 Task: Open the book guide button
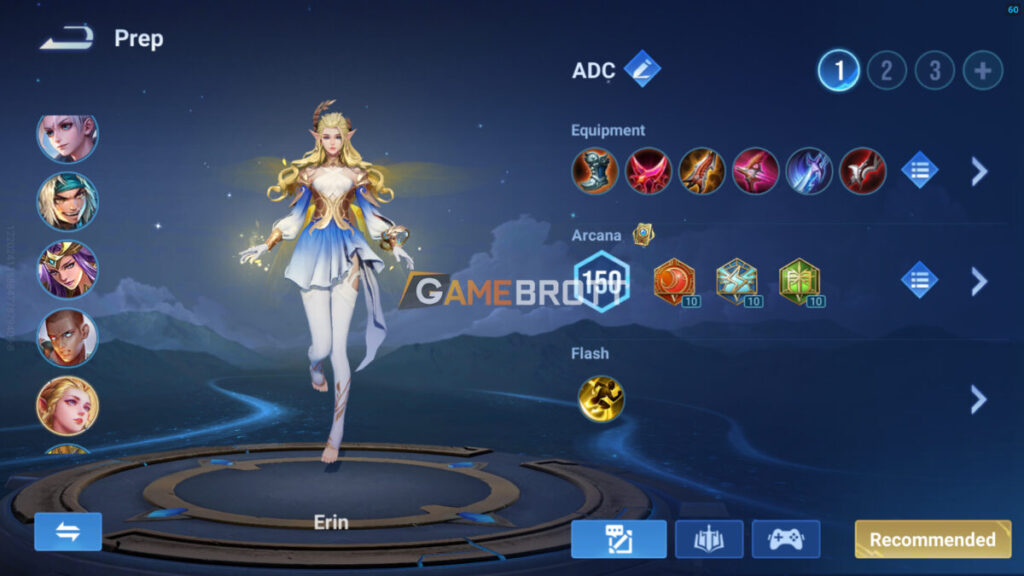click(709, 539)
